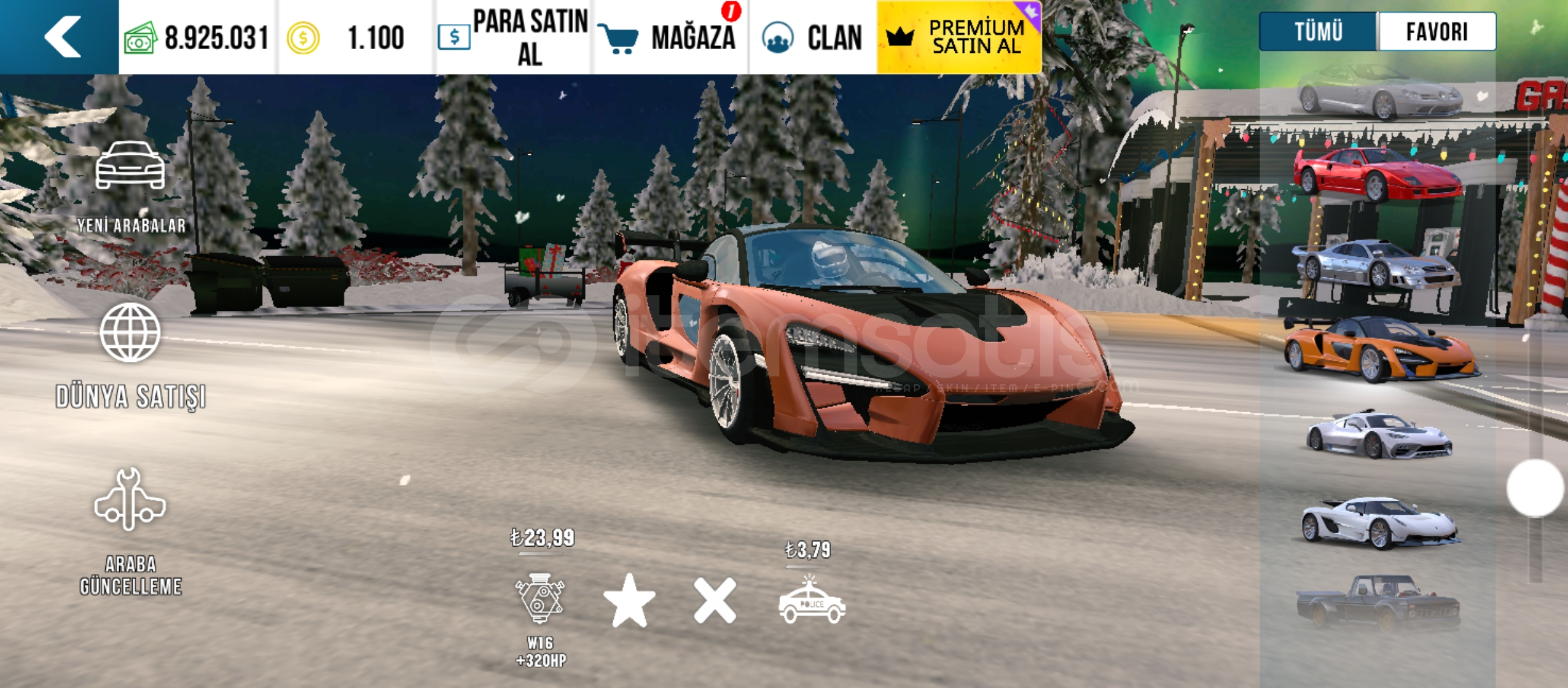The height and width of the screenshot is (688, 1568).
Task: Buy the police car upgrade
Action: [x=811, y=600]
